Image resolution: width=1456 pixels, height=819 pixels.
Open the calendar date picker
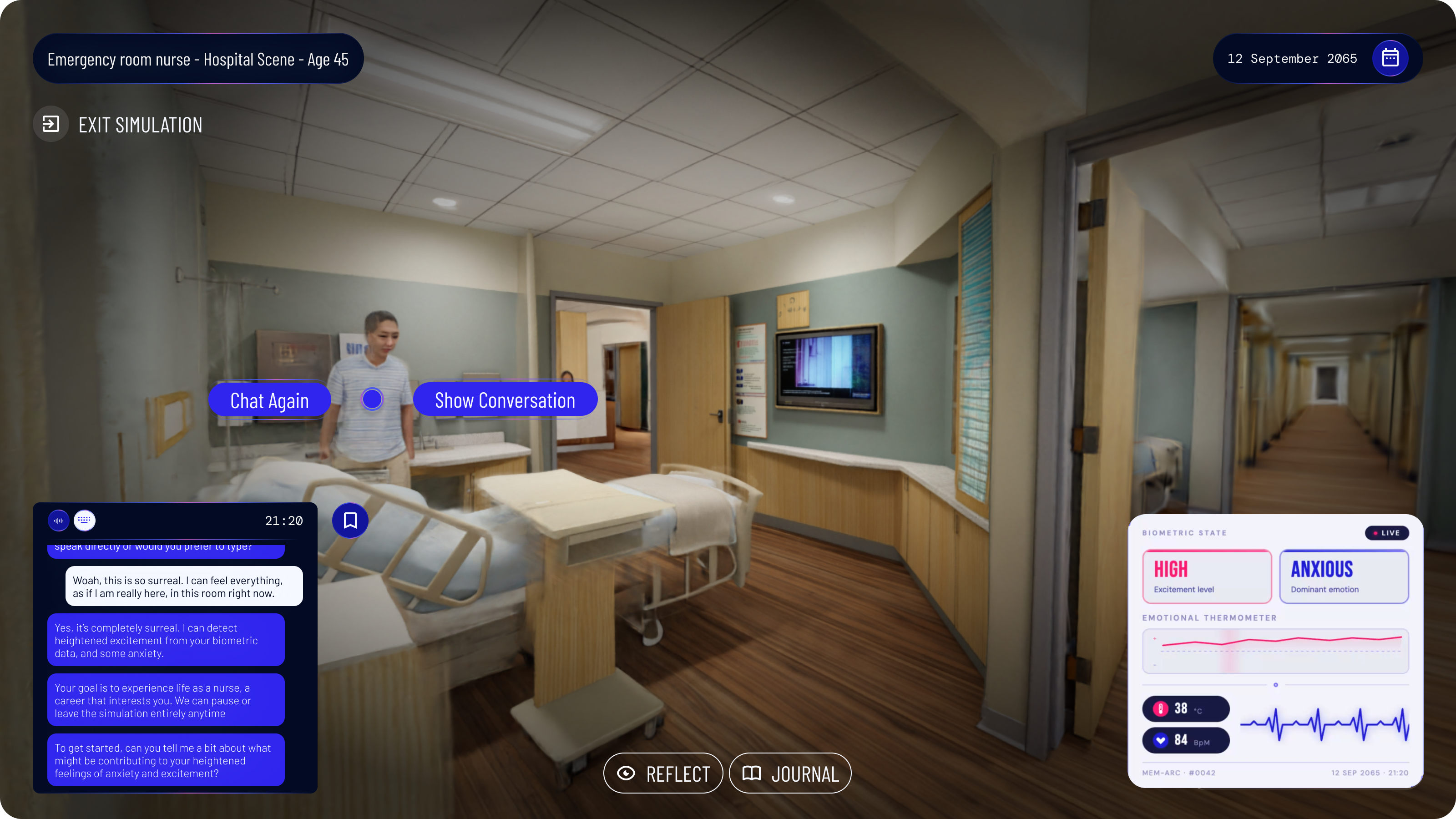pos(1390,58)
